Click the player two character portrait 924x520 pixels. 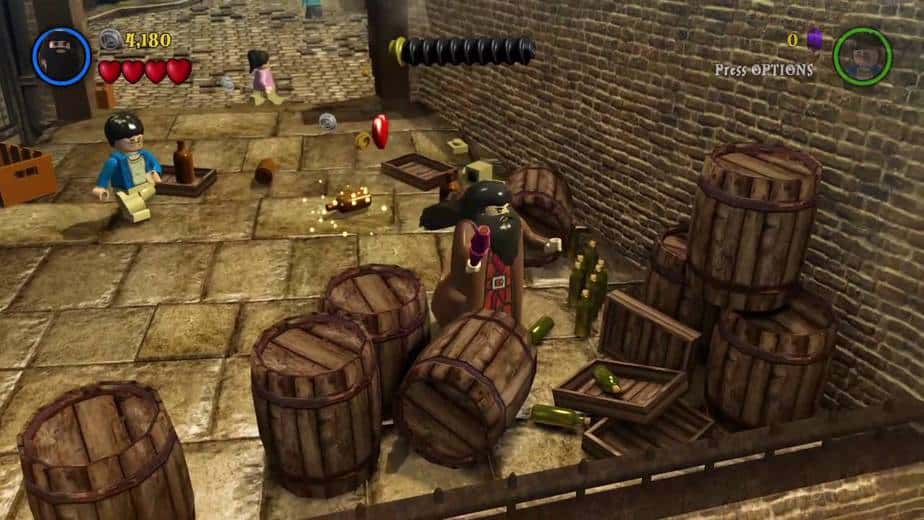coord(862,56)
